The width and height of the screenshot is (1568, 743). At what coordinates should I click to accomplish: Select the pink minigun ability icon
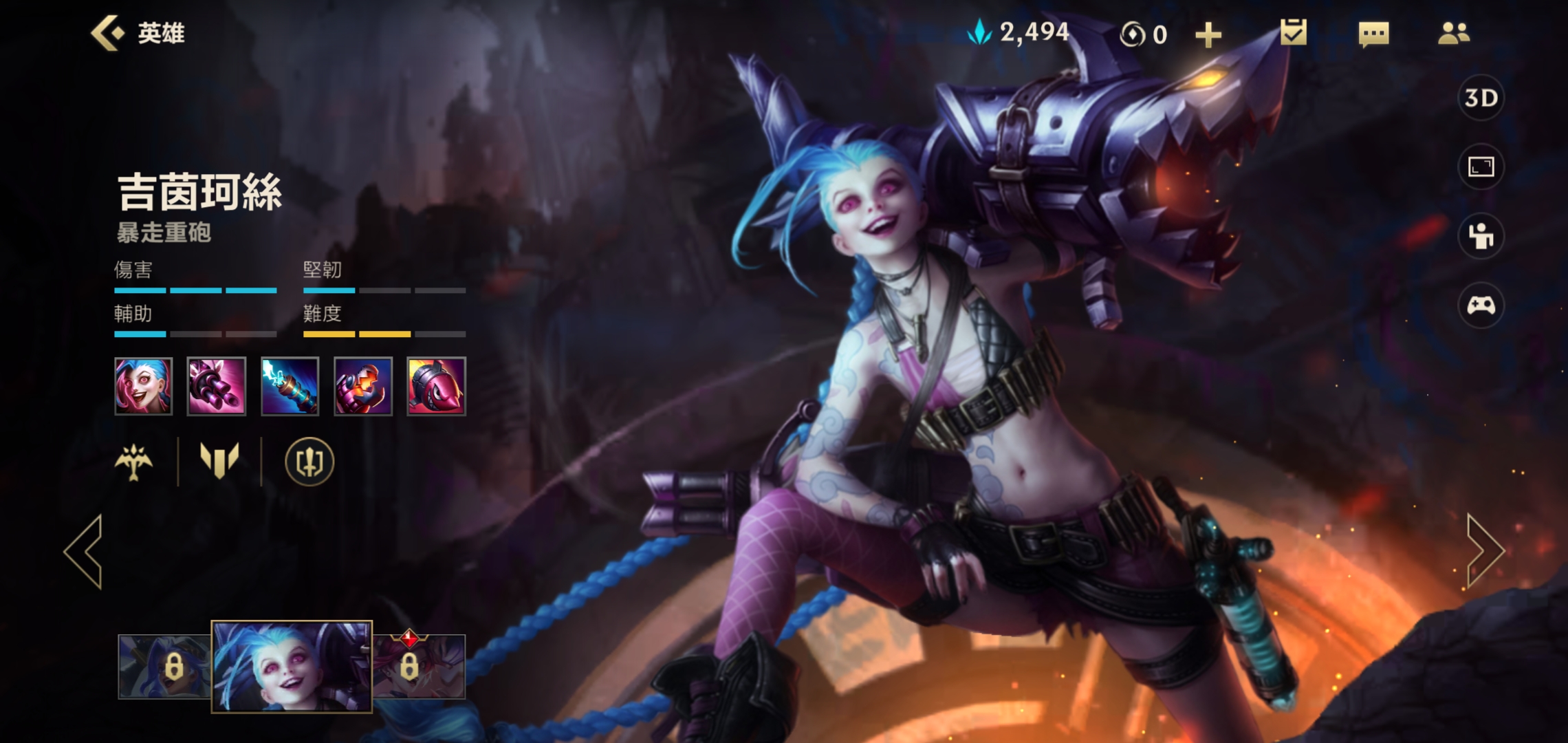tap(216, 386)
